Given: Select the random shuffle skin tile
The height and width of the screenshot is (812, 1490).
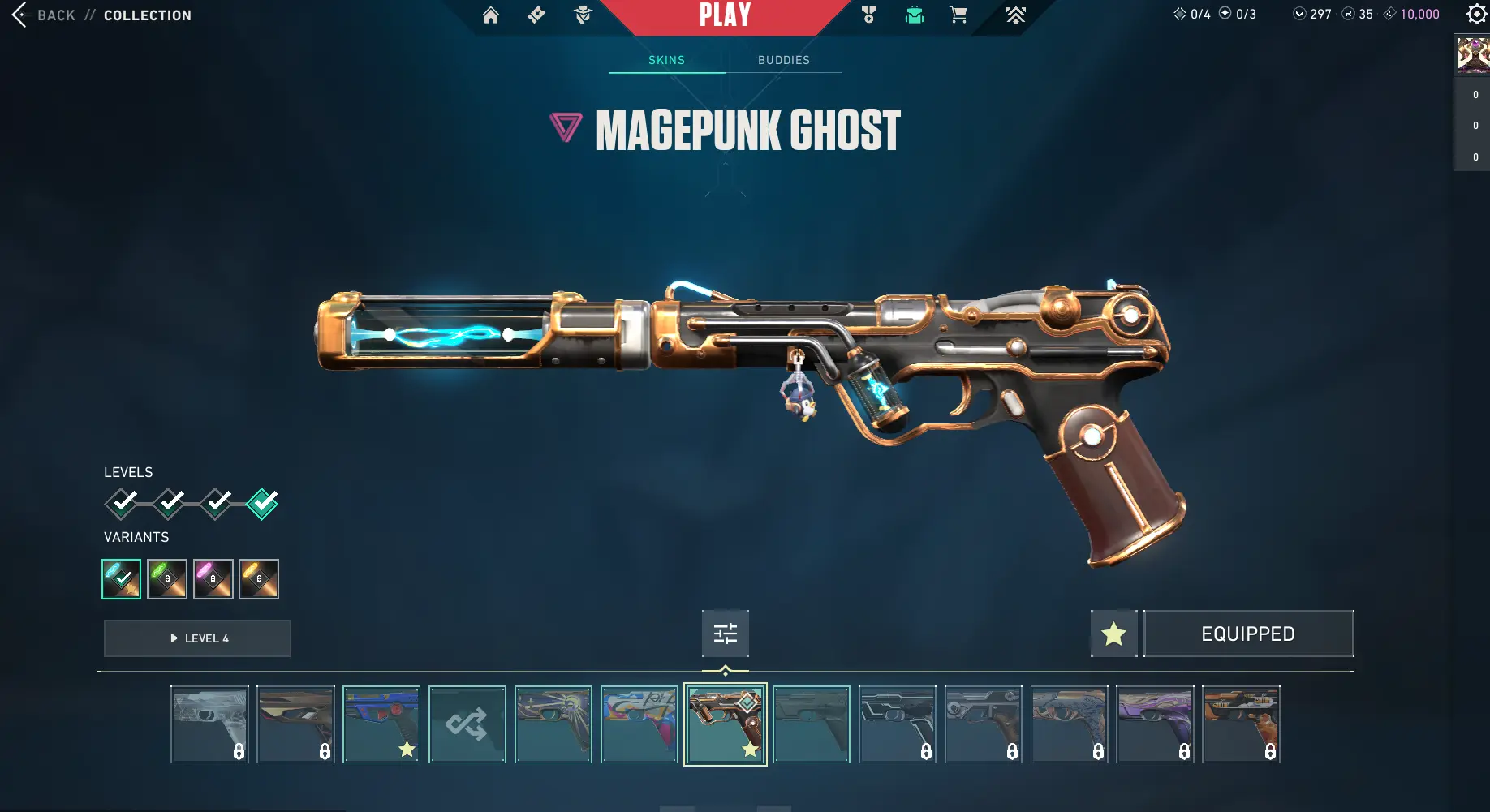Looking at the screenshot, I should 467,724.
